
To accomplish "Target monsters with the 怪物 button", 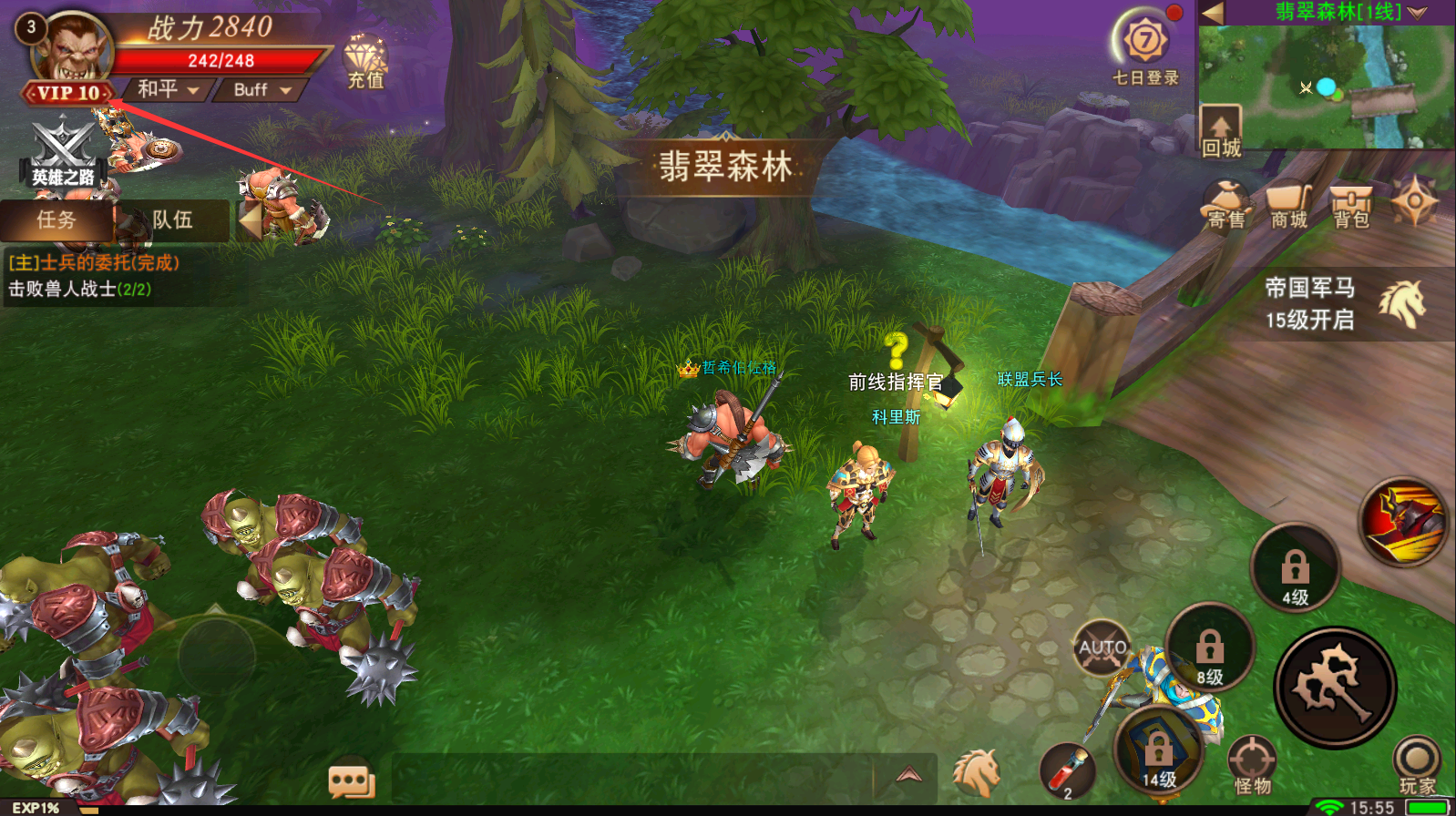I will 1252,765.
